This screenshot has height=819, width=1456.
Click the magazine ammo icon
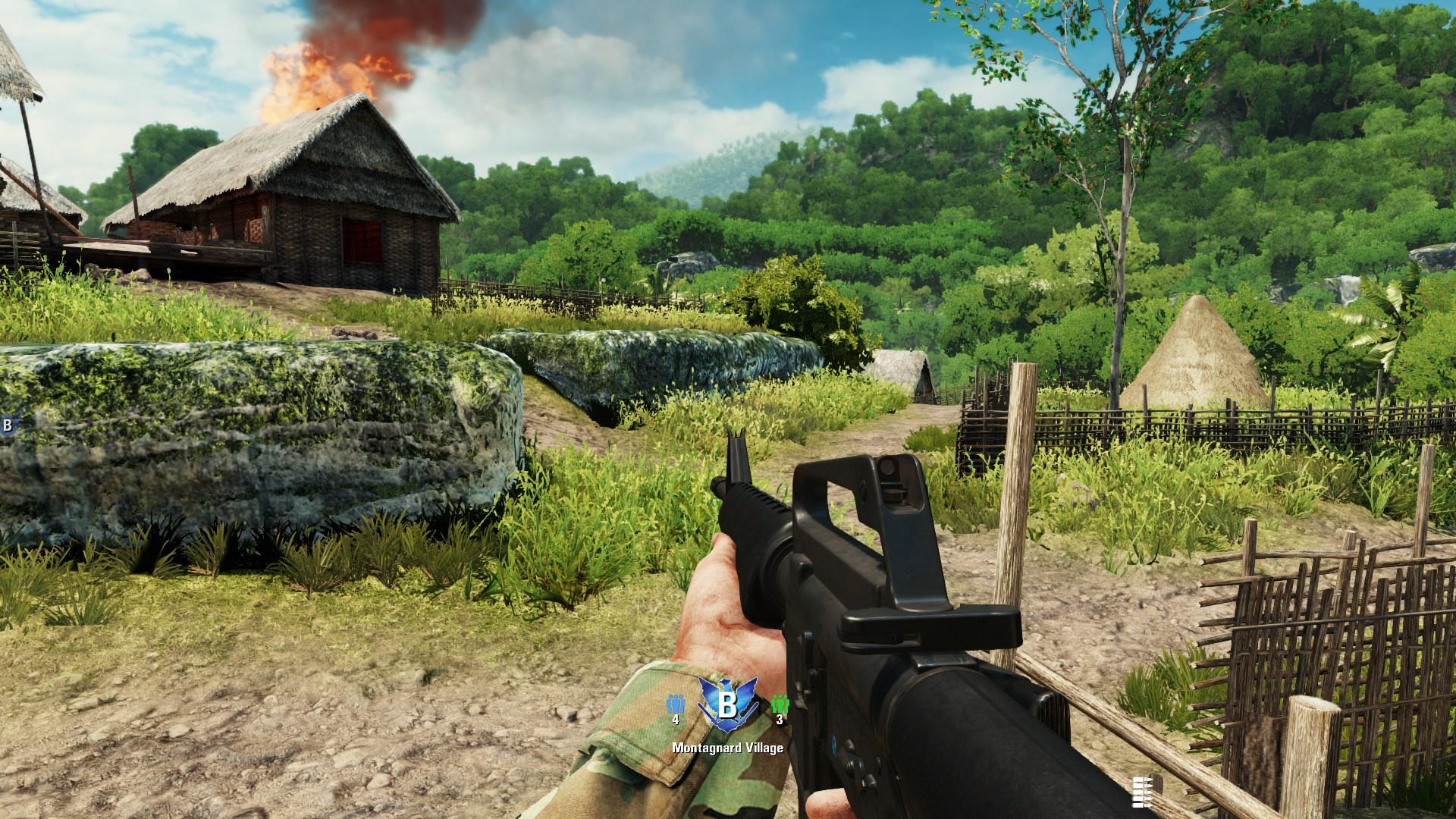[1140, 792]
